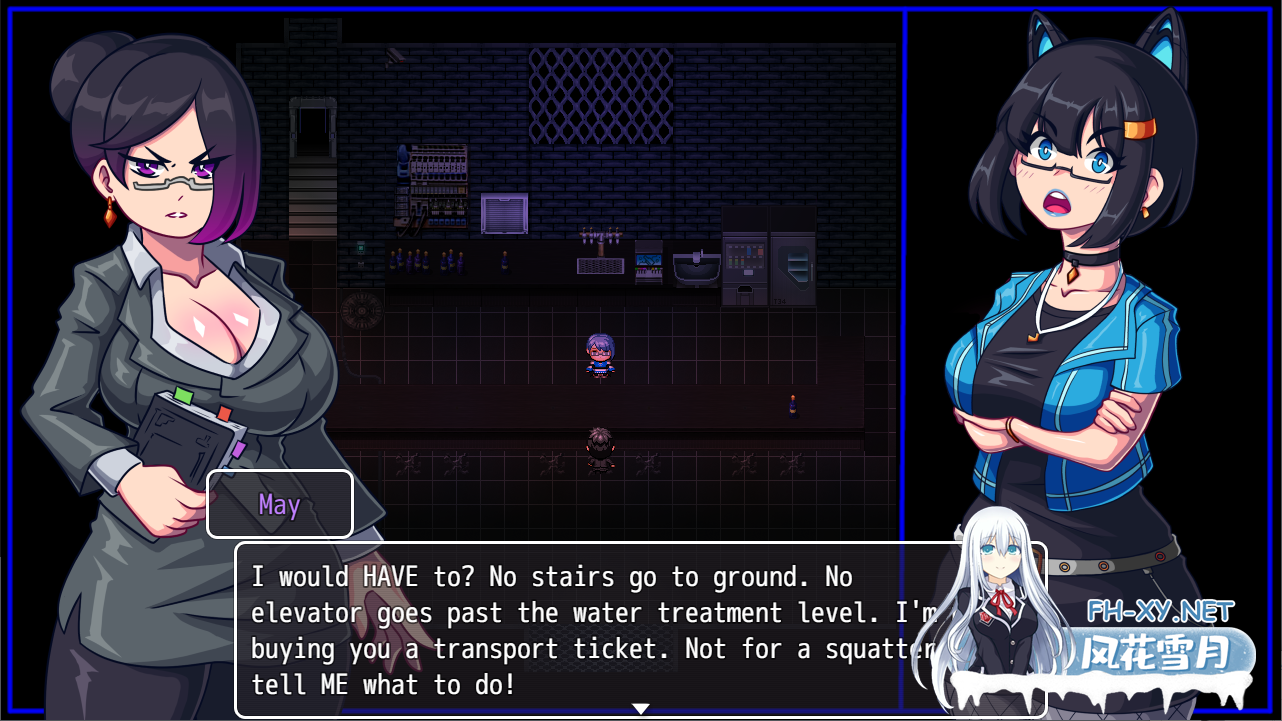Click the staircase doorway at top left
Viewport: 1282px width, 721px height.
pyautogui.click(x=314, y=130)
